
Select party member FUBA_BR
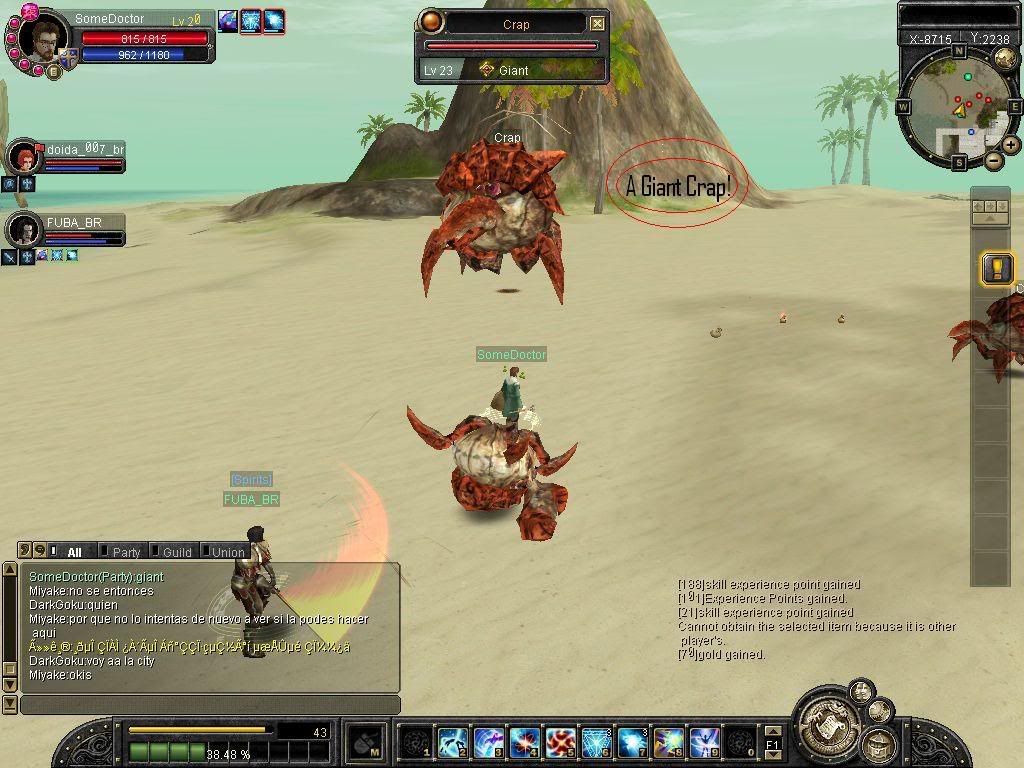click(22, 229)
